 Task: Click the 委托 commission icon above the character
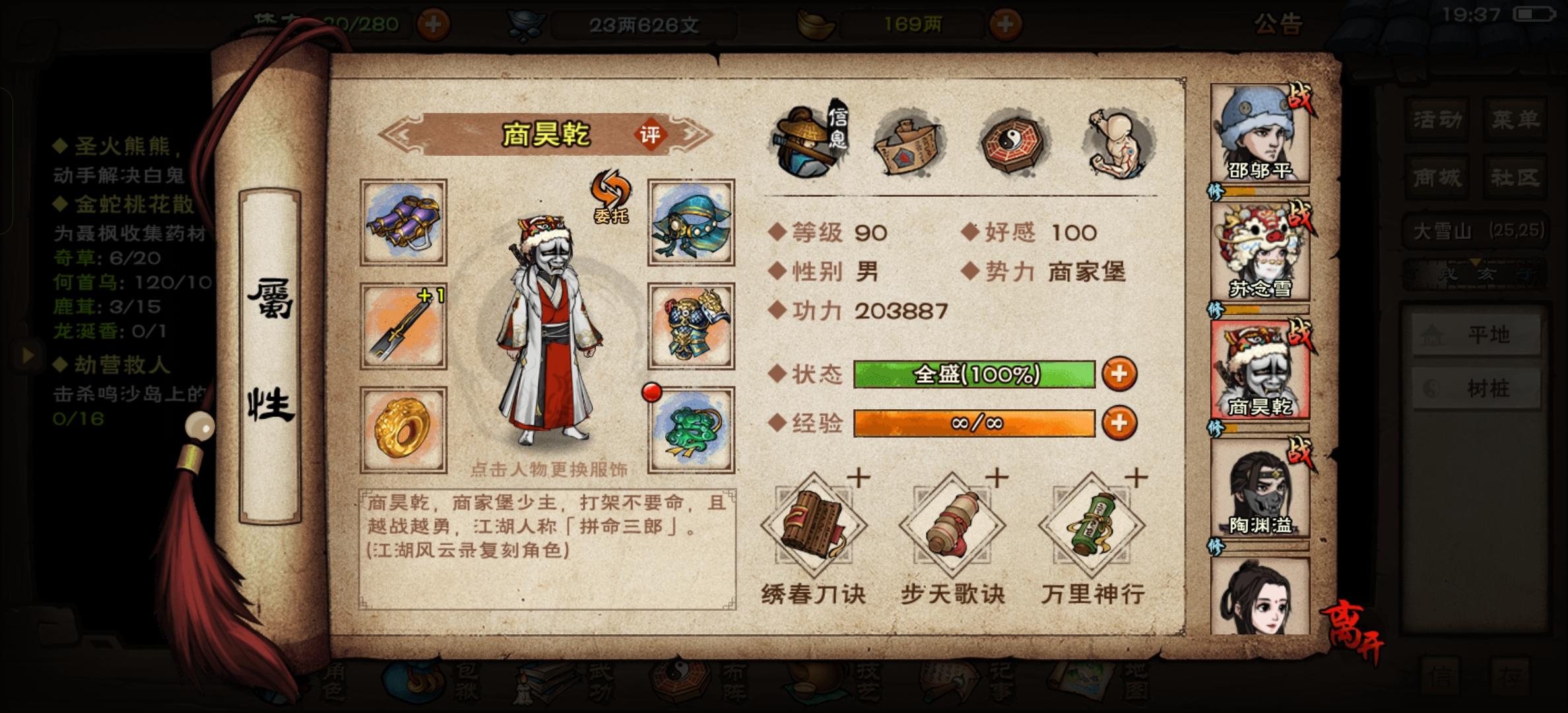(x=610, y=198)
